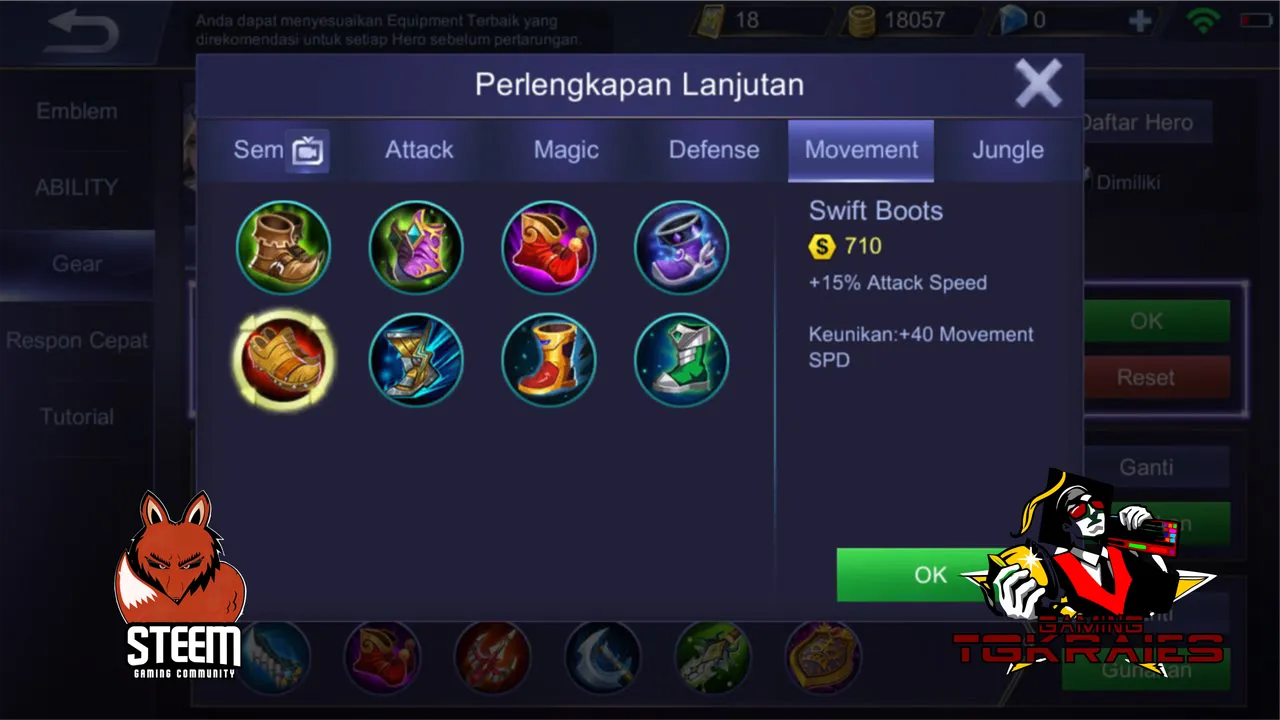Close the Perlengkapan Lanjutan dialog
Viewport: 1280px width, 720px height.
click(x=1038, y=83)
